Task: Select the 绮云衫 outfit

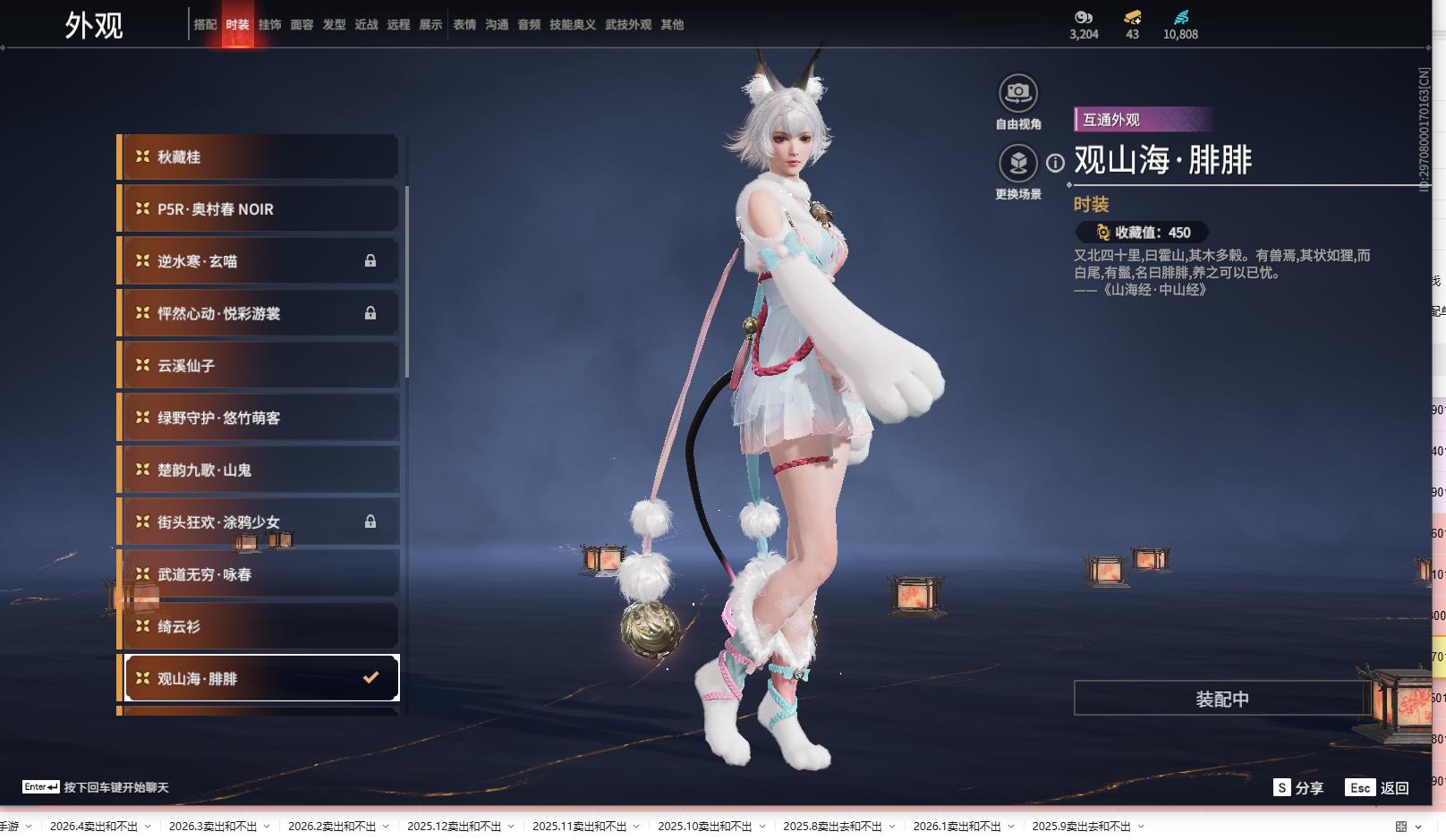Action: tap(259, 626)
